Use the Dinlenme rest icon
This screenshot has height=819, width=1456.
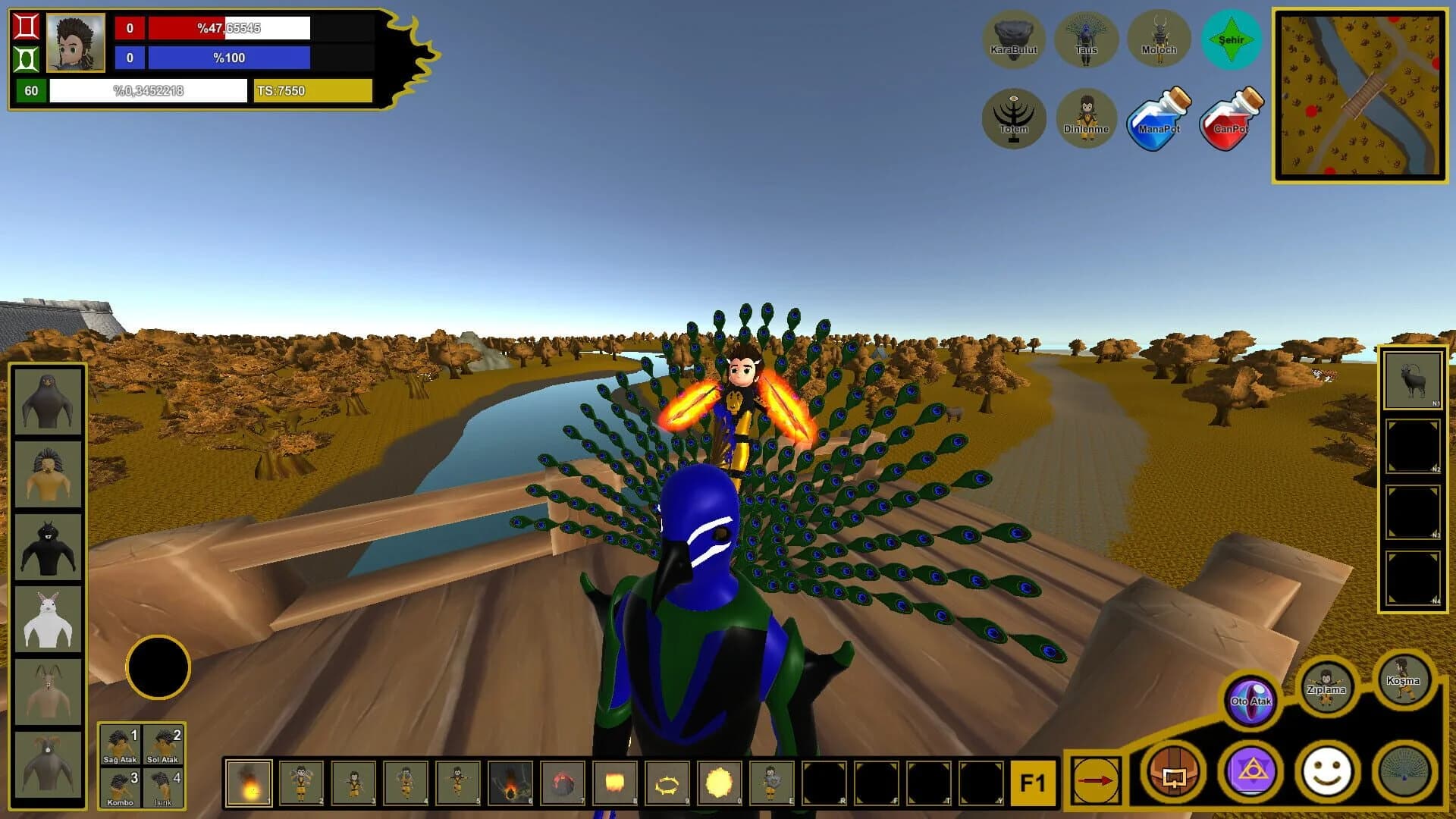tap(1087, 118)
